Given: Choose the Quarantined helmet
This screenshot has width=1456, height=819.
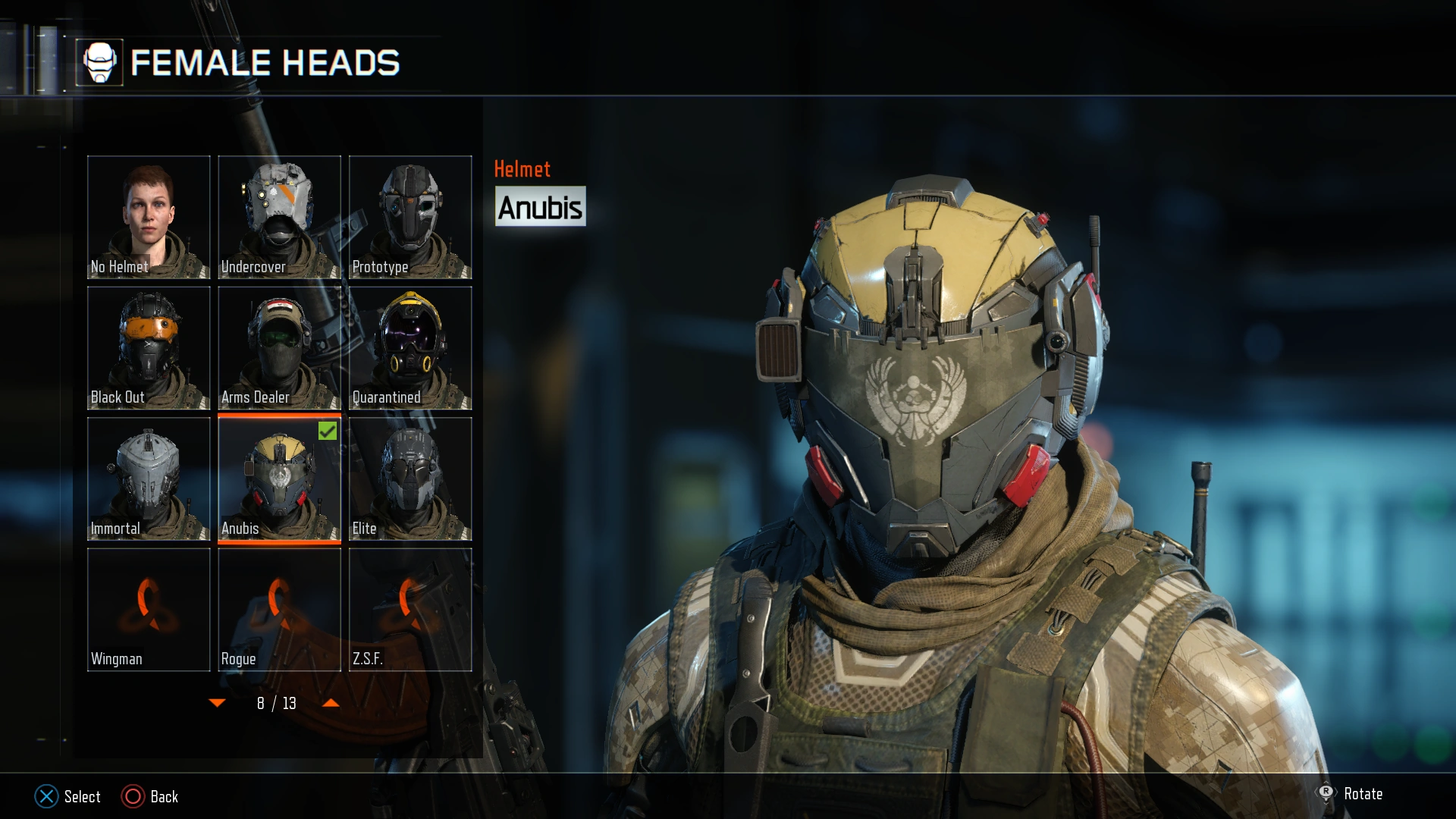Looking at the screenshot, I should point(410,348).
